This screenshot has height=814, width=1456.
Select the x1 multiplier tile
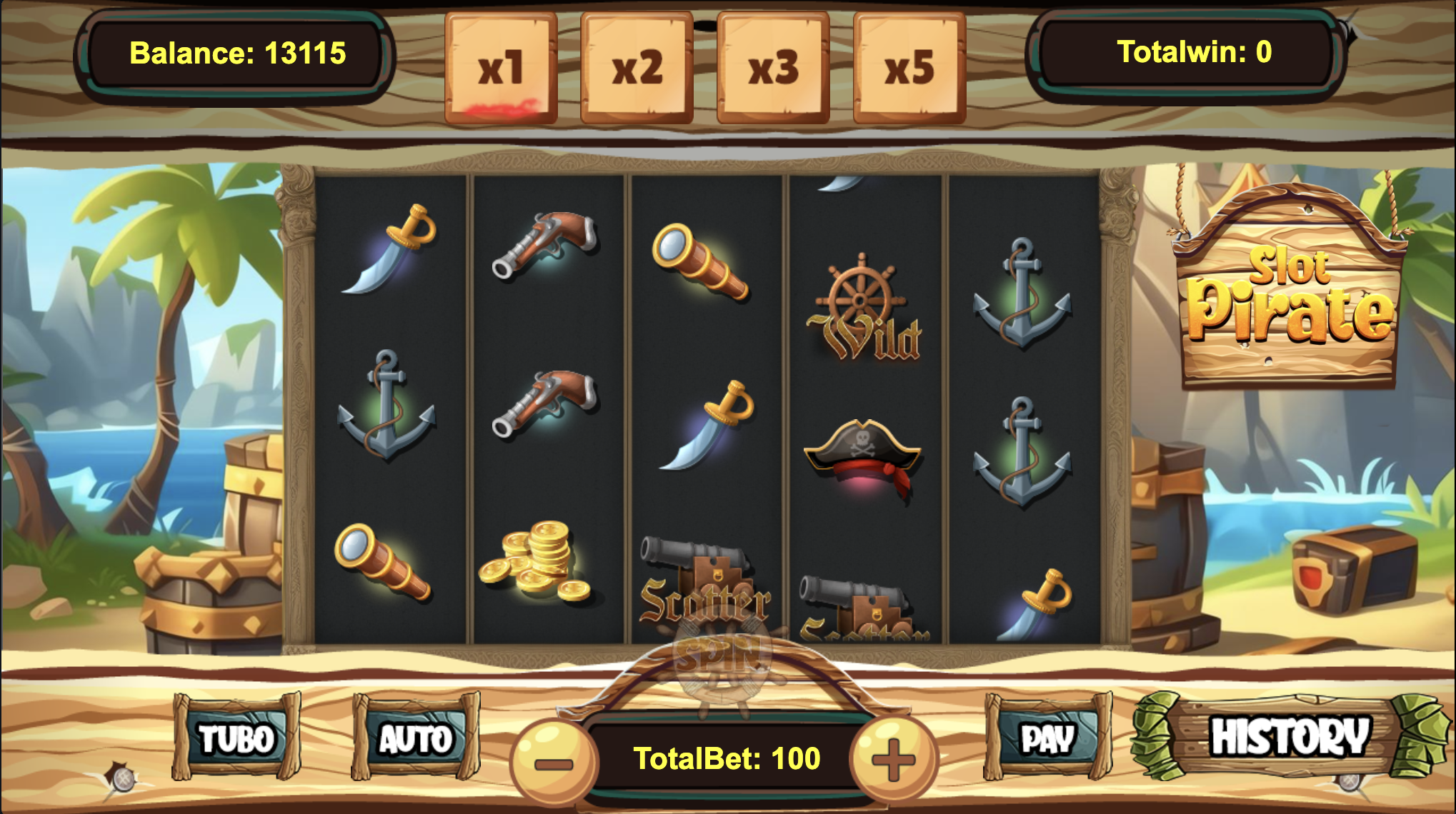[x=501, y=69]
